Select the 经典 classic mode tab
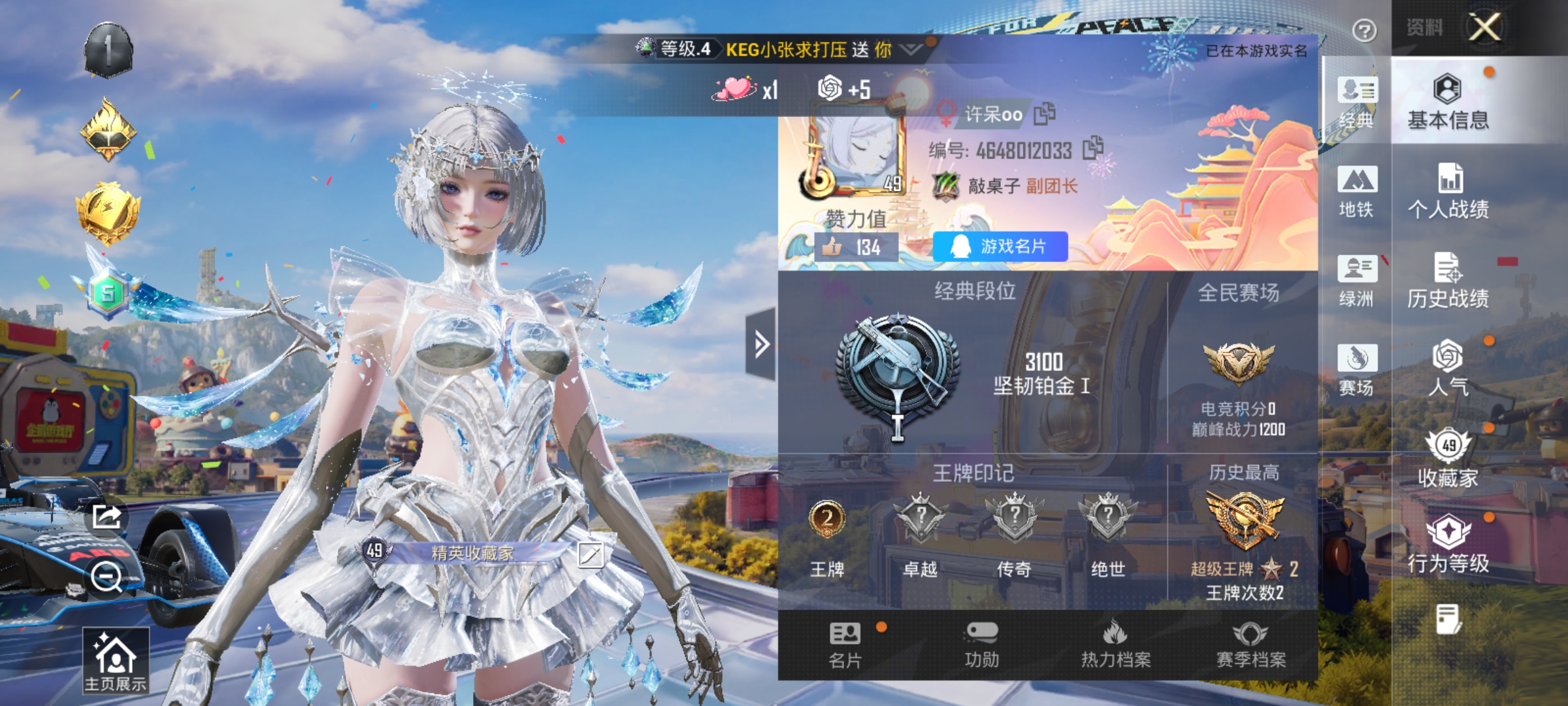Viewport: 1568px width, 706px height. pyautogui.click(x=1356, y=102)
